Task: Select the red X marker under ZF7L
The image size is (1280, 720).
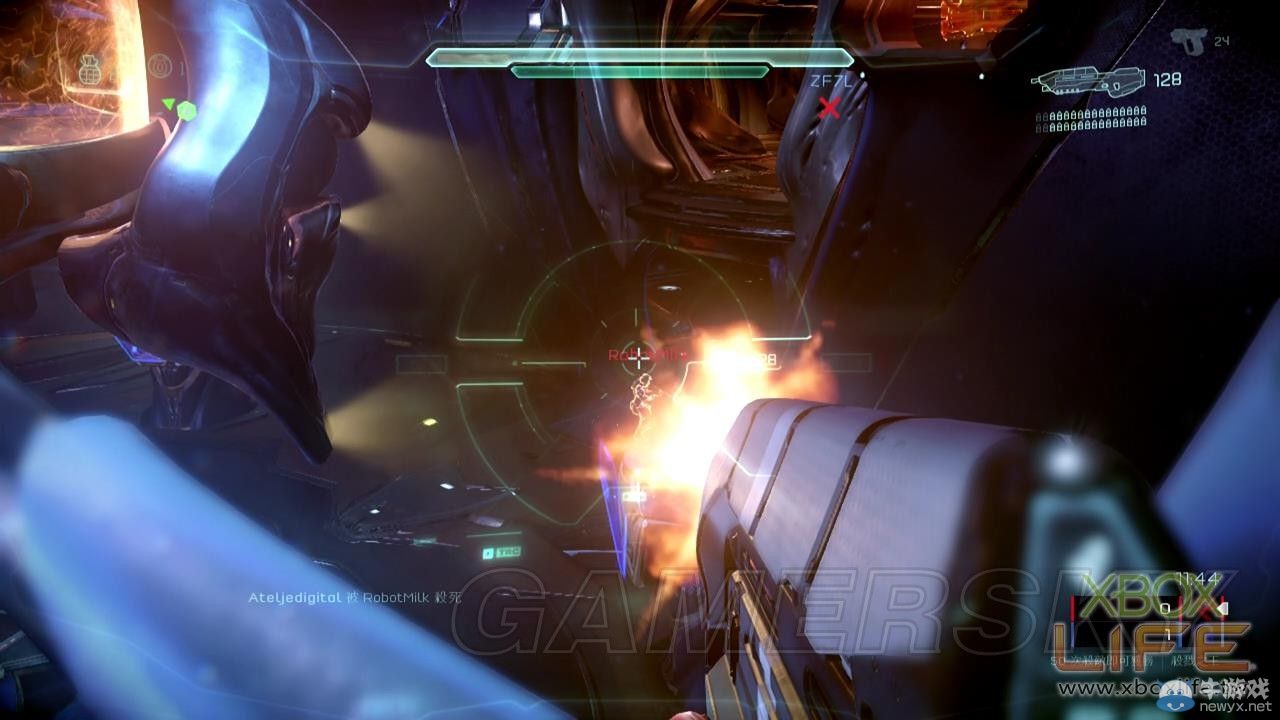Action: [829, 108]
